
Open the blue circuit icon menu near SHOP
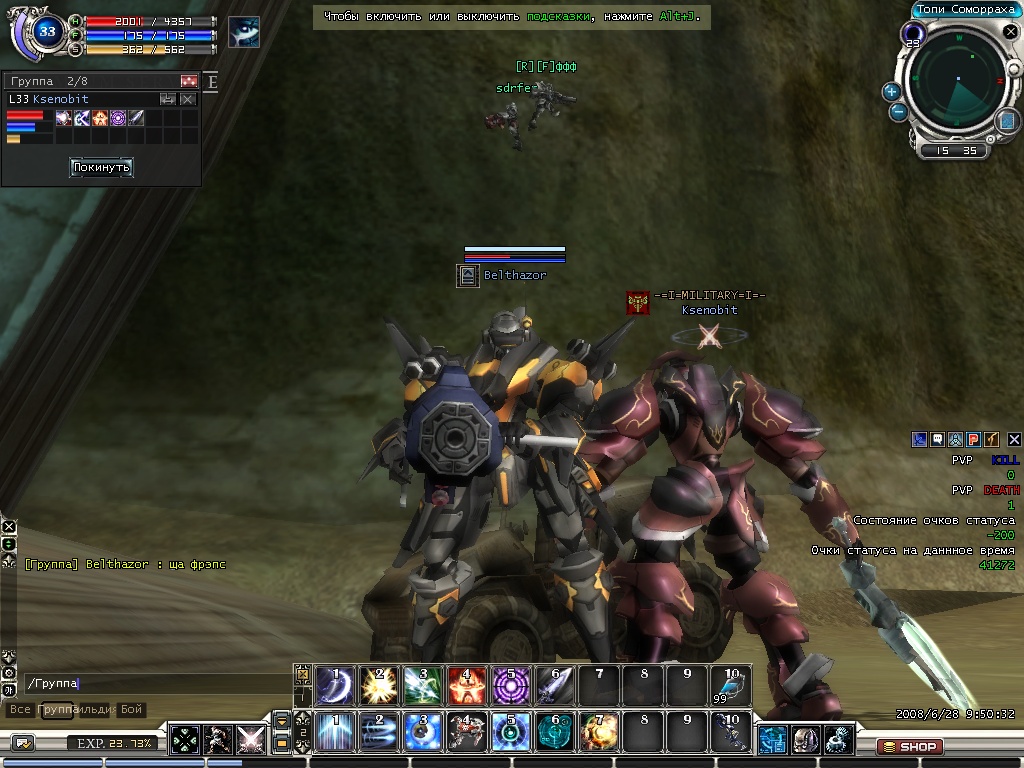click(x=772, y=740)
